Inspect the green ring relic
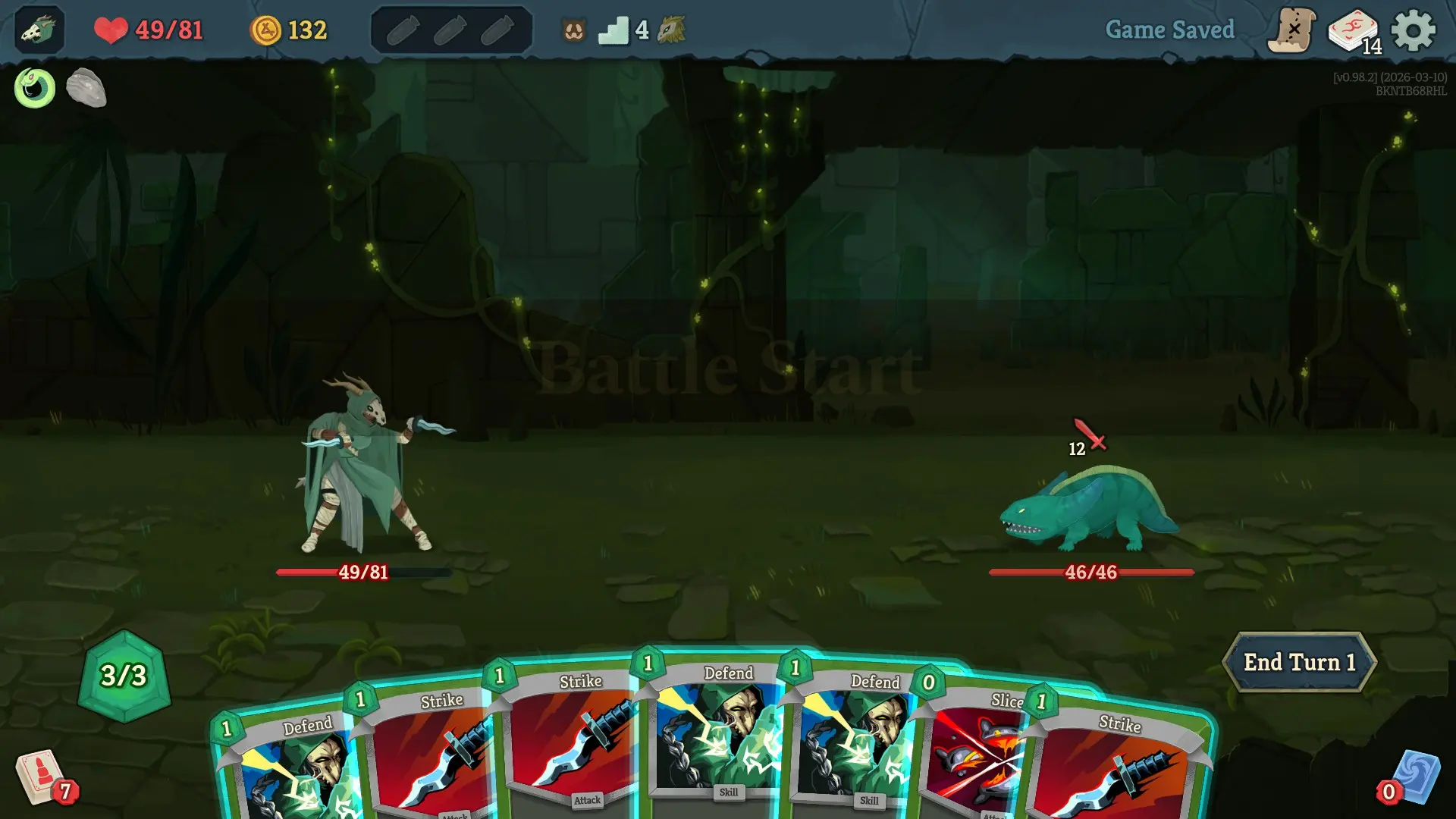 tap(33, 88)
